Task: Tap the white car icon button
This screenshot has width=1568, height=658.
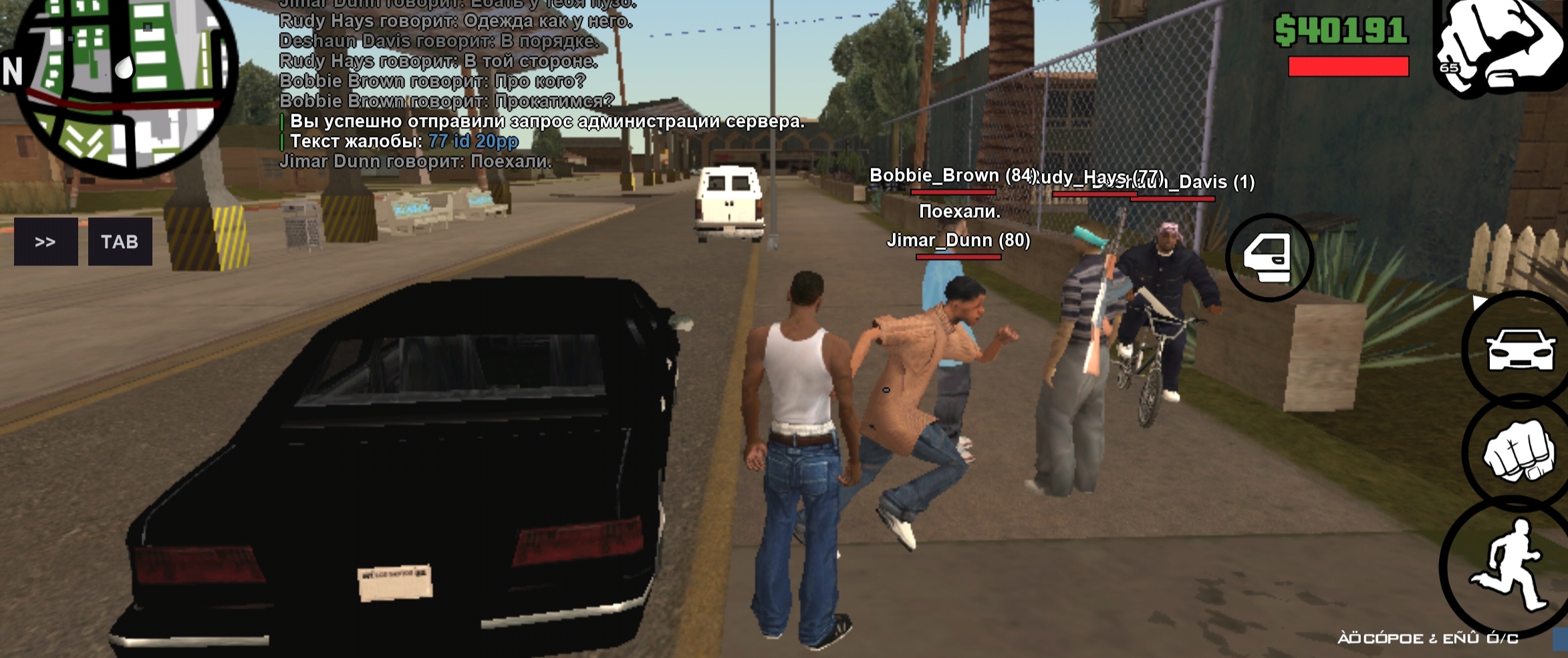Action: (x=1519, y=349)
